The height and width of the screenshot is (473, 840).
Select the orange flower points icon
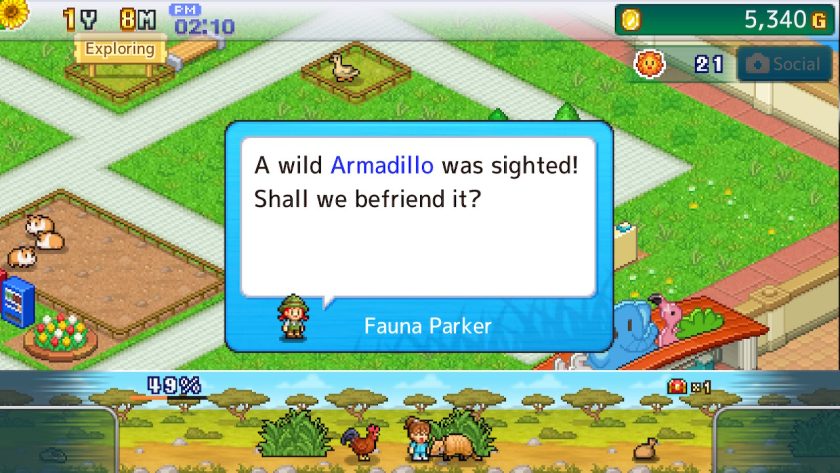(651, 64)
